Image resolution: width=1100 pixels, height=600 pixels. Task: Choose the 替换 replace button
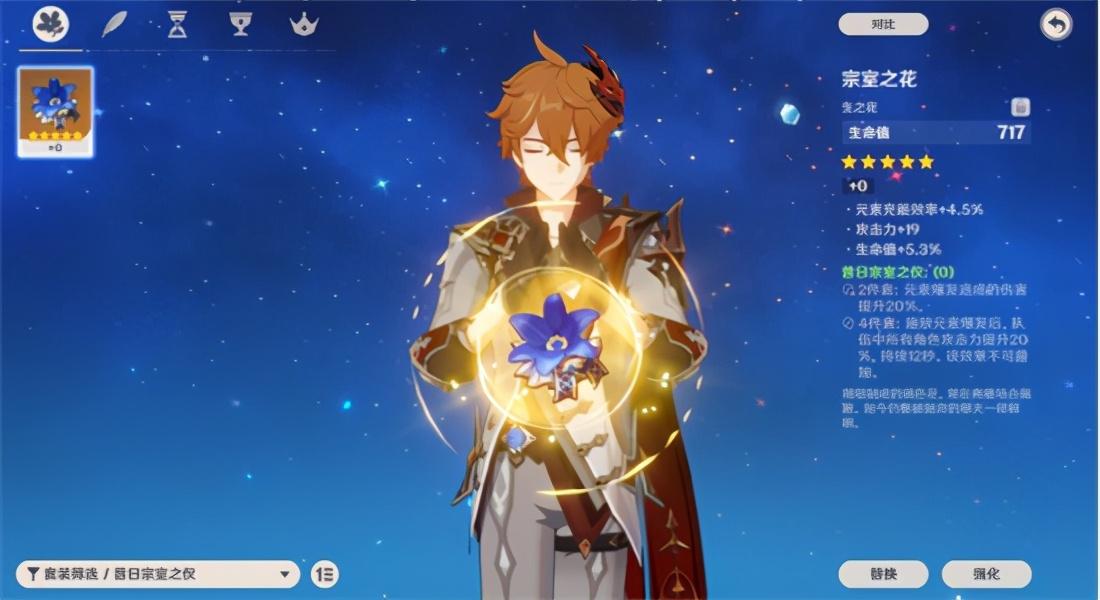pyautogui.click(x=883, y=574)
